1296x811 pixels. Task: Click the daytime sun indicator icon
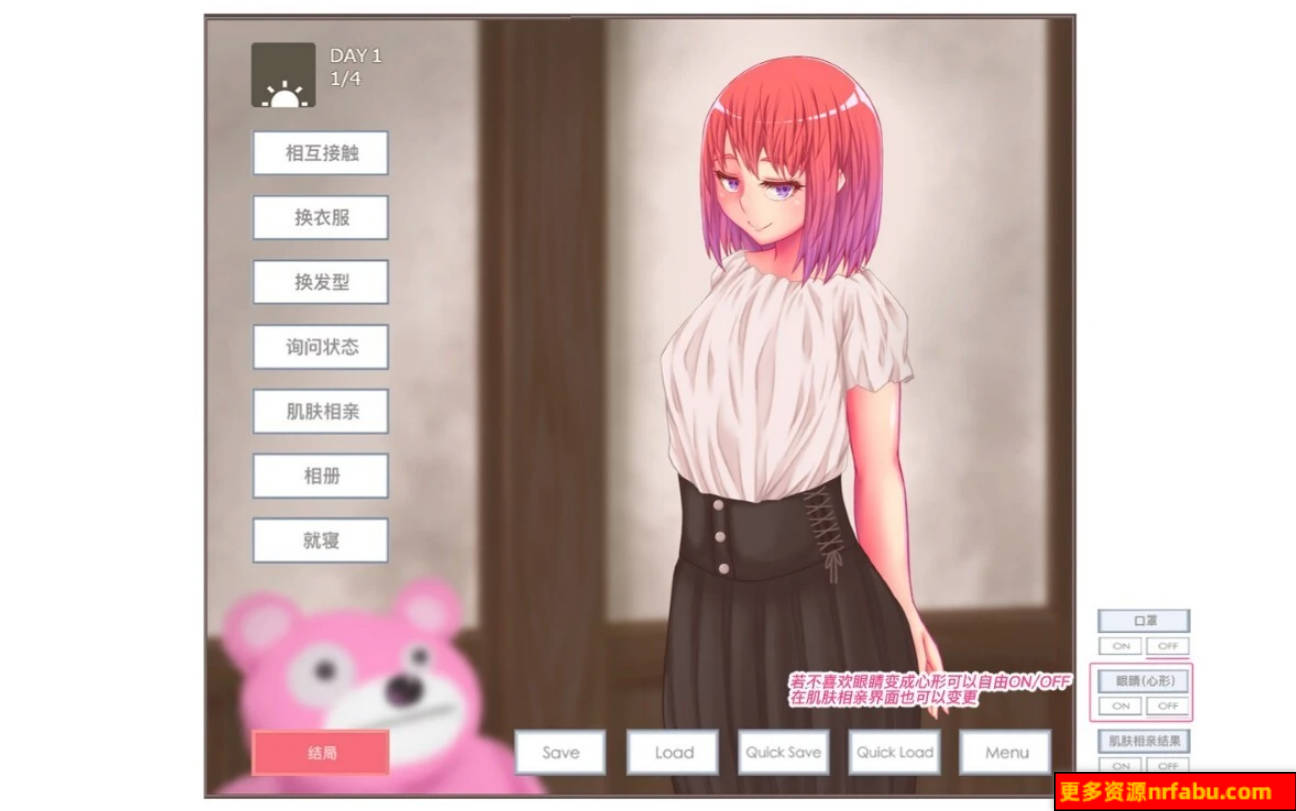coord(283,76)
